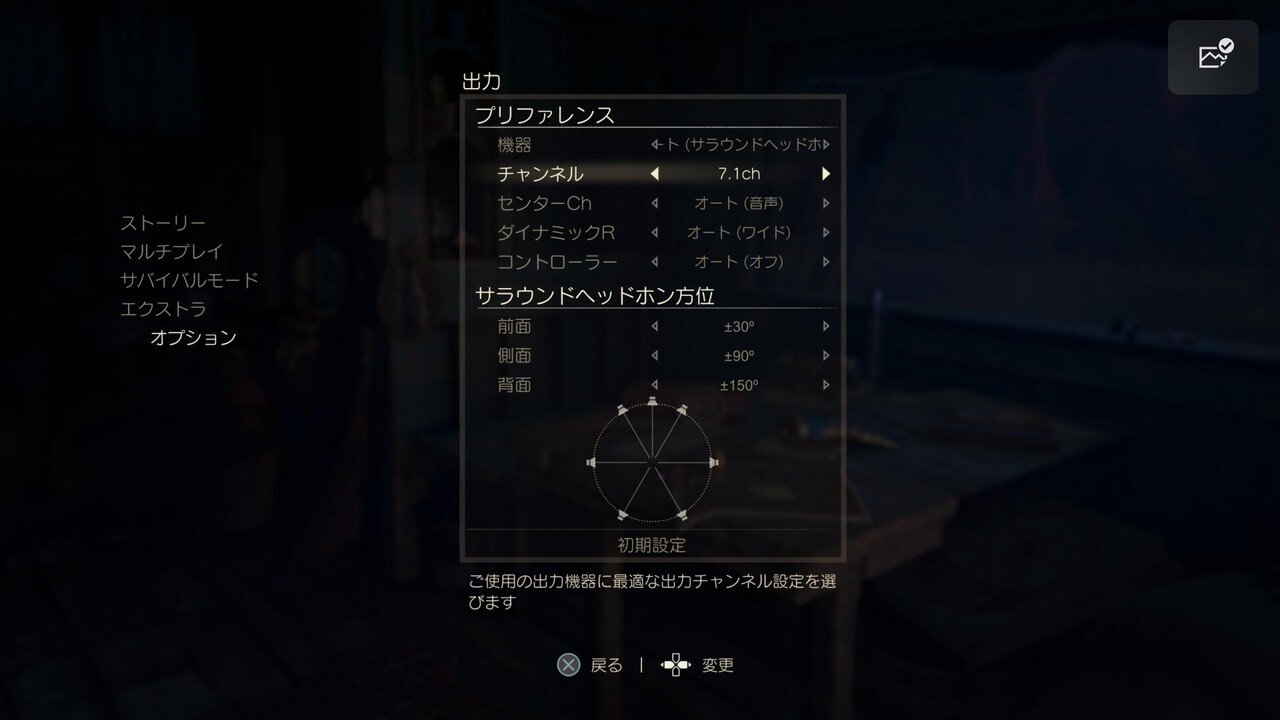1280x720 pixels.
Task: Increase チャンネル with its right arrow
Action: point(825,173)
